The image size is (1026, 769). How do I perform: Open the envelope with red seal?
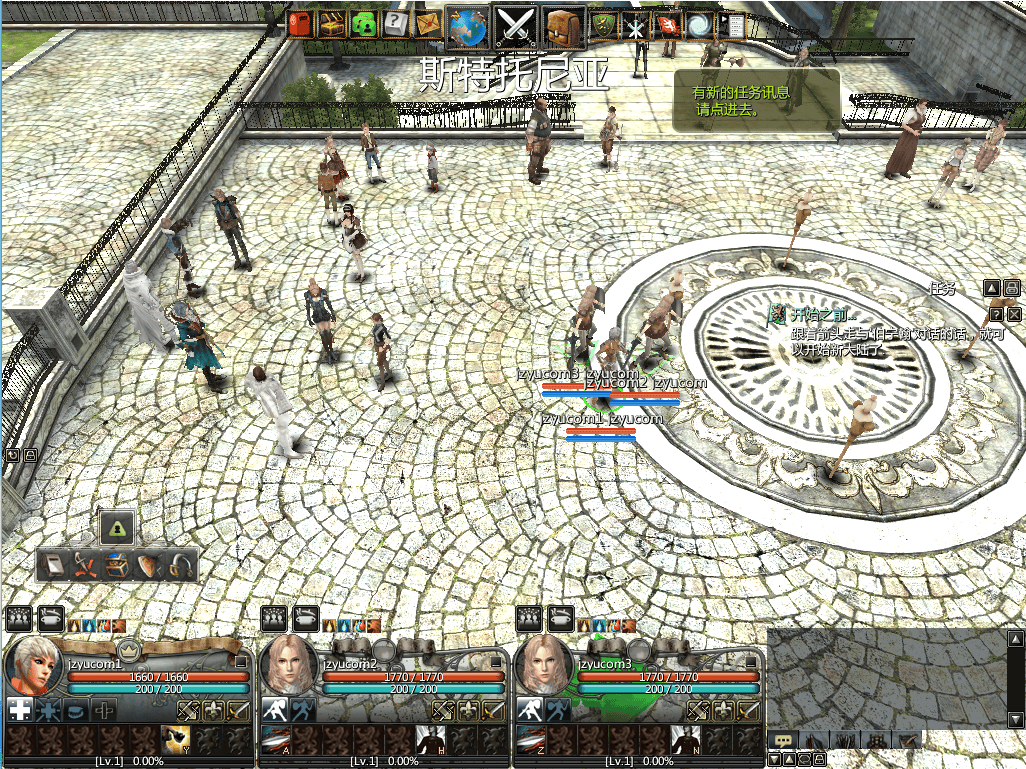(430, 24)
